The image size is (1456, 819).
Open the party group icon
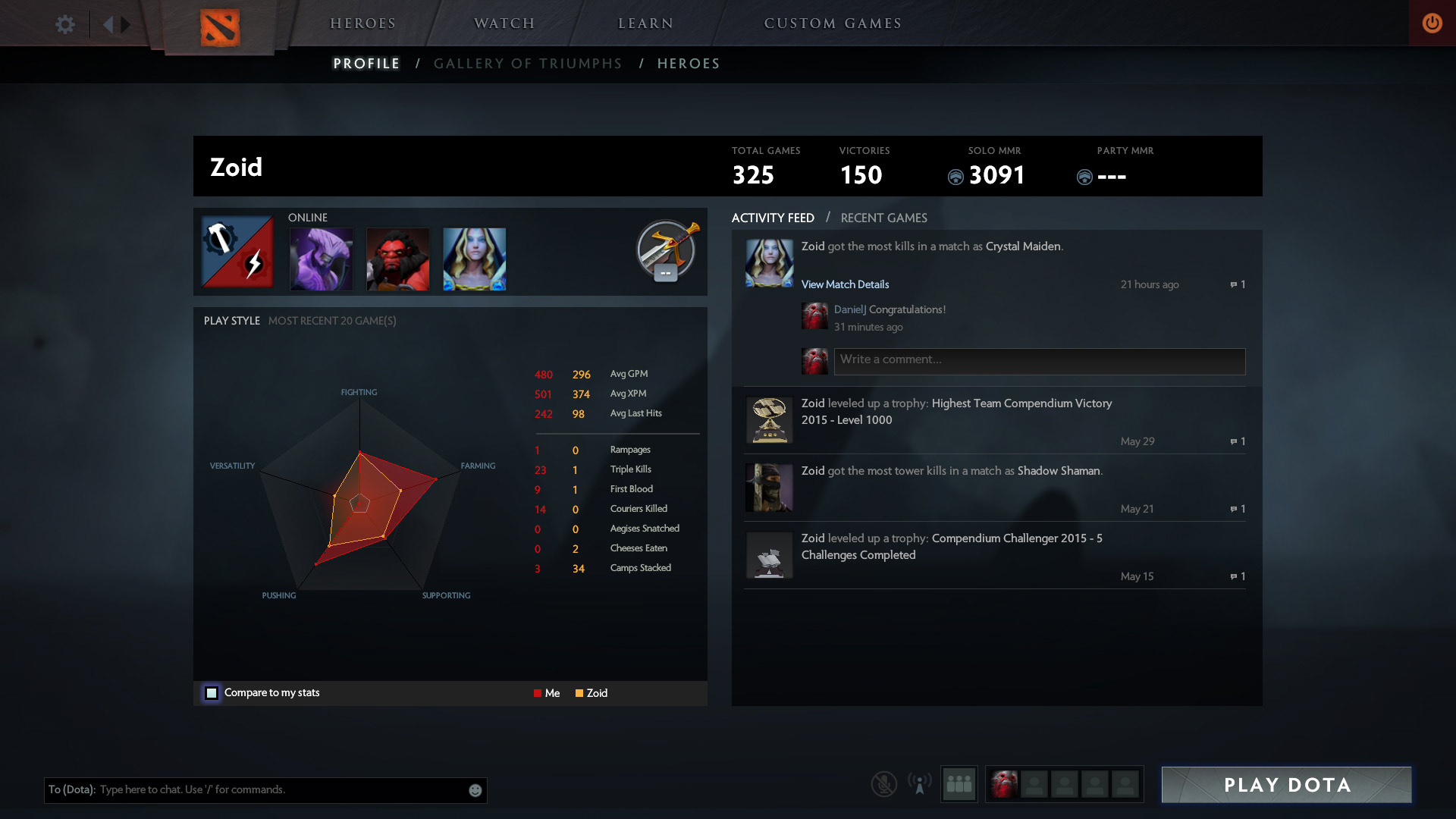point(959,784)
